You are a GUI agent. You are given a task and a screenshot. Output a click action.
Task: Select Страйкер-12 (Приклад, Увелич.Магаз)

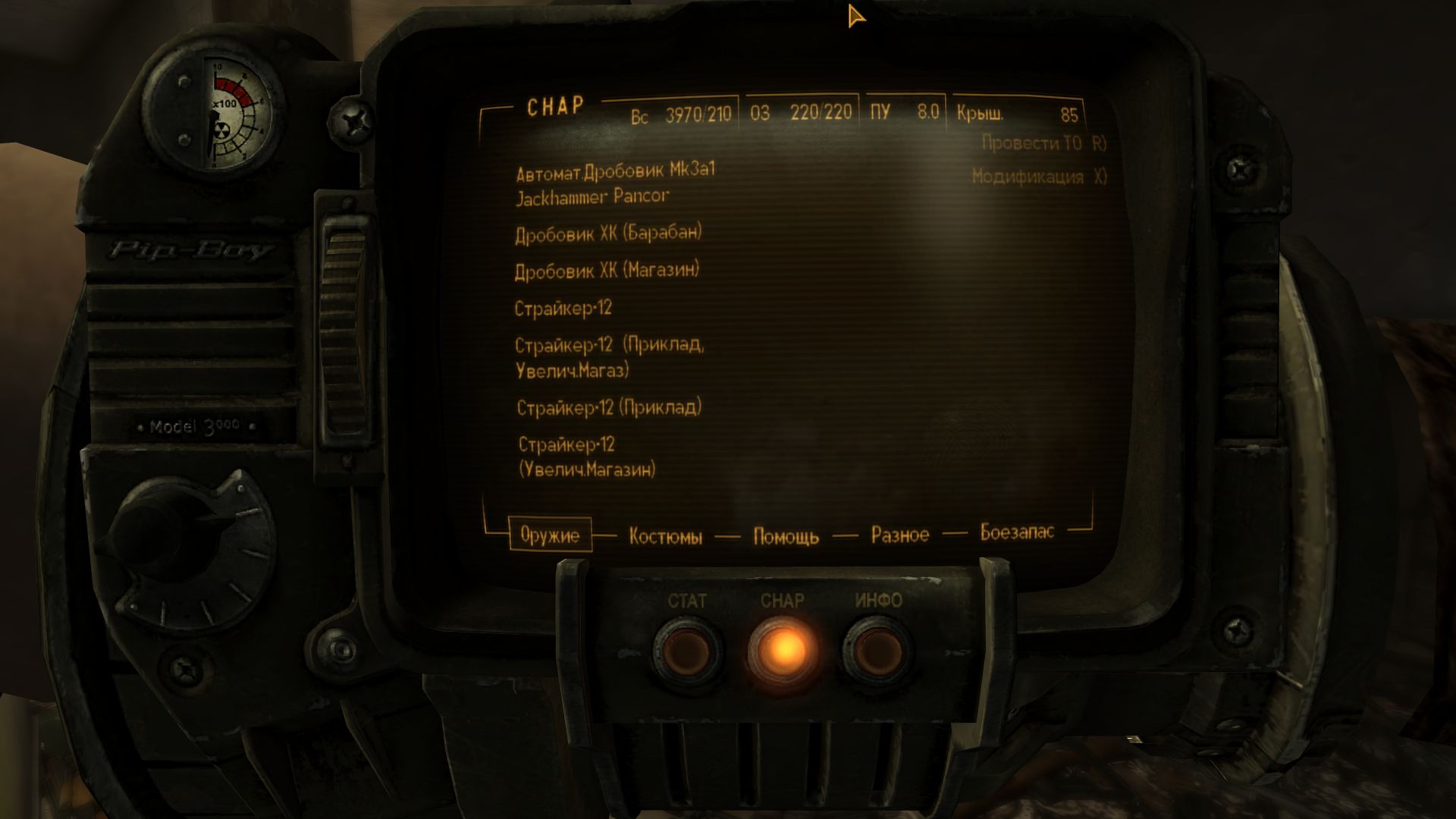[x=609, y=357]
